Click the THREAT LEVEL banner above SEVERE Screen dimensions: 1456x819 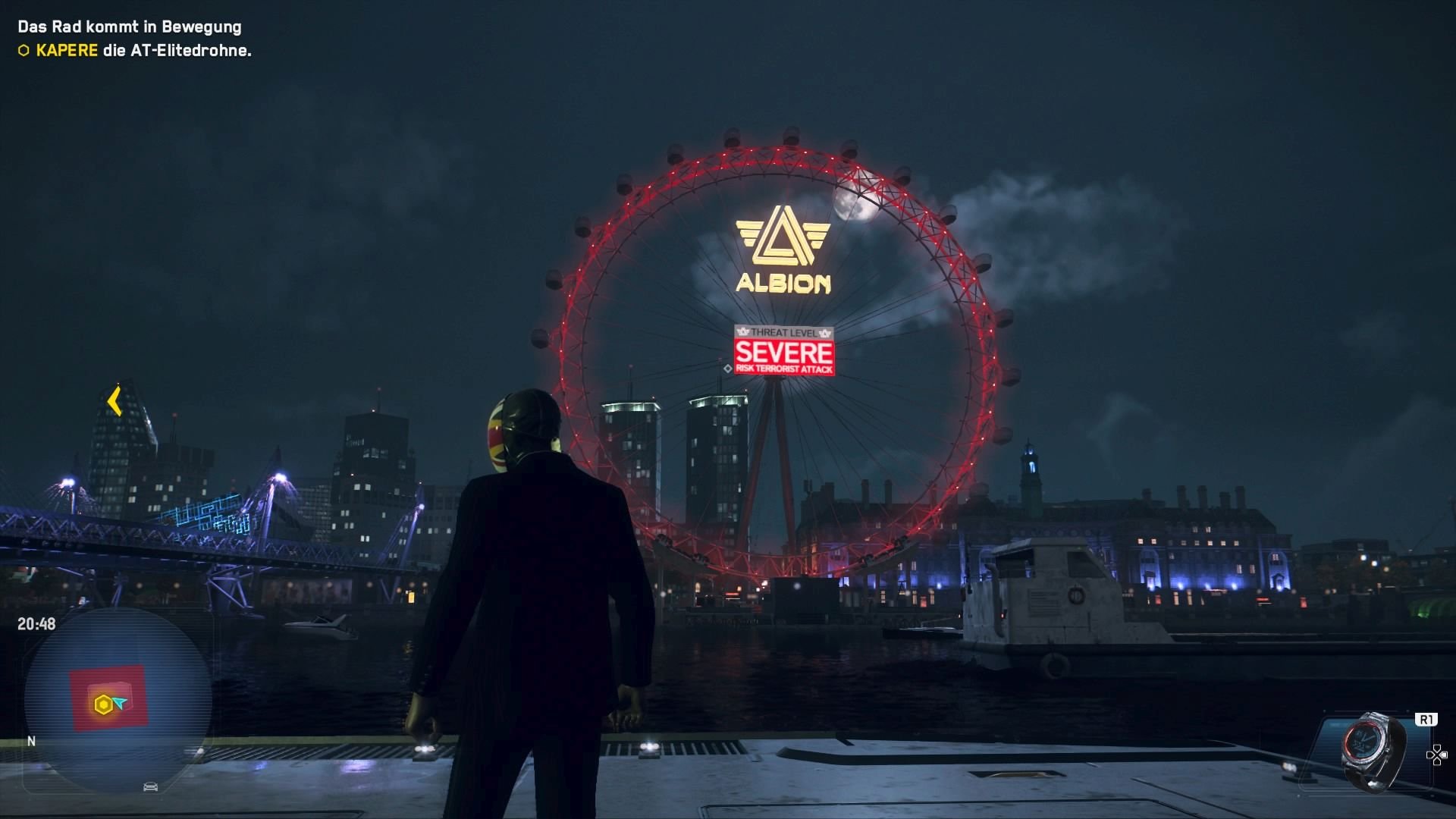(x=785, y=331)
